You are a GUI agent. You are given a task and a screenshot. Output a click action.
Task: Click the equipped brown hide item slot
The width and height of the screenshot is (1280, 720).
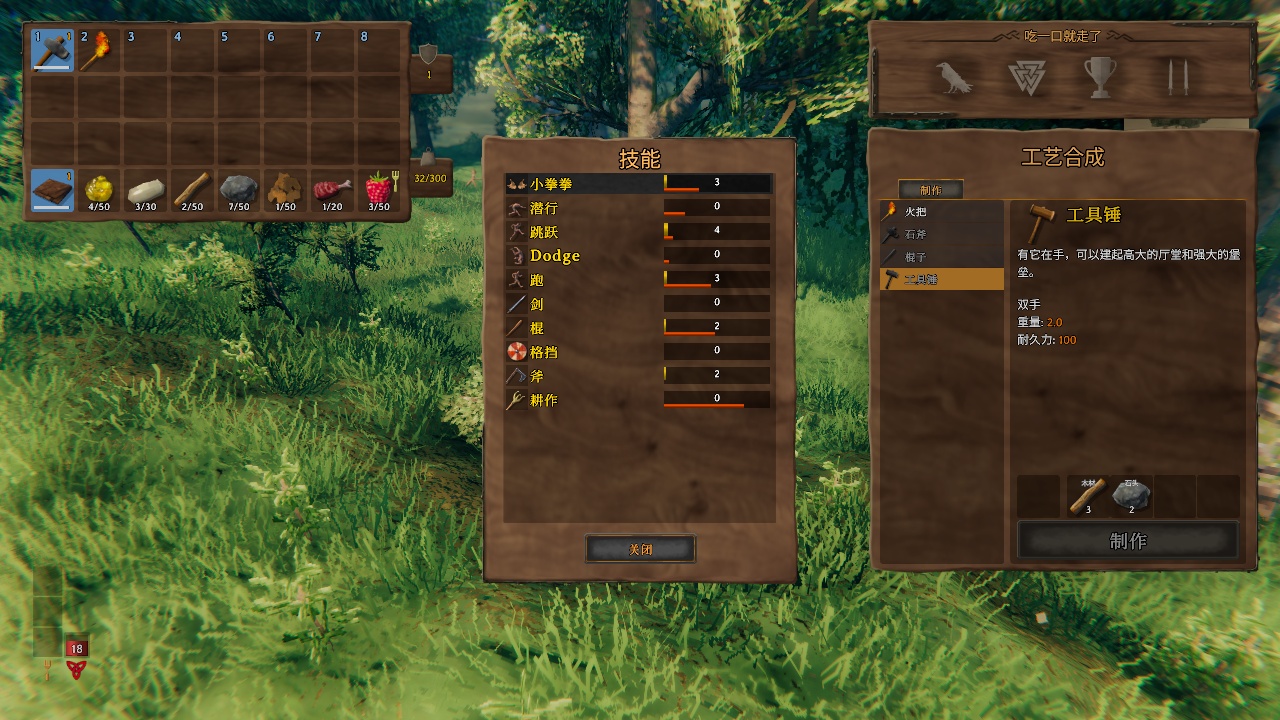click(x=52, y=190)
